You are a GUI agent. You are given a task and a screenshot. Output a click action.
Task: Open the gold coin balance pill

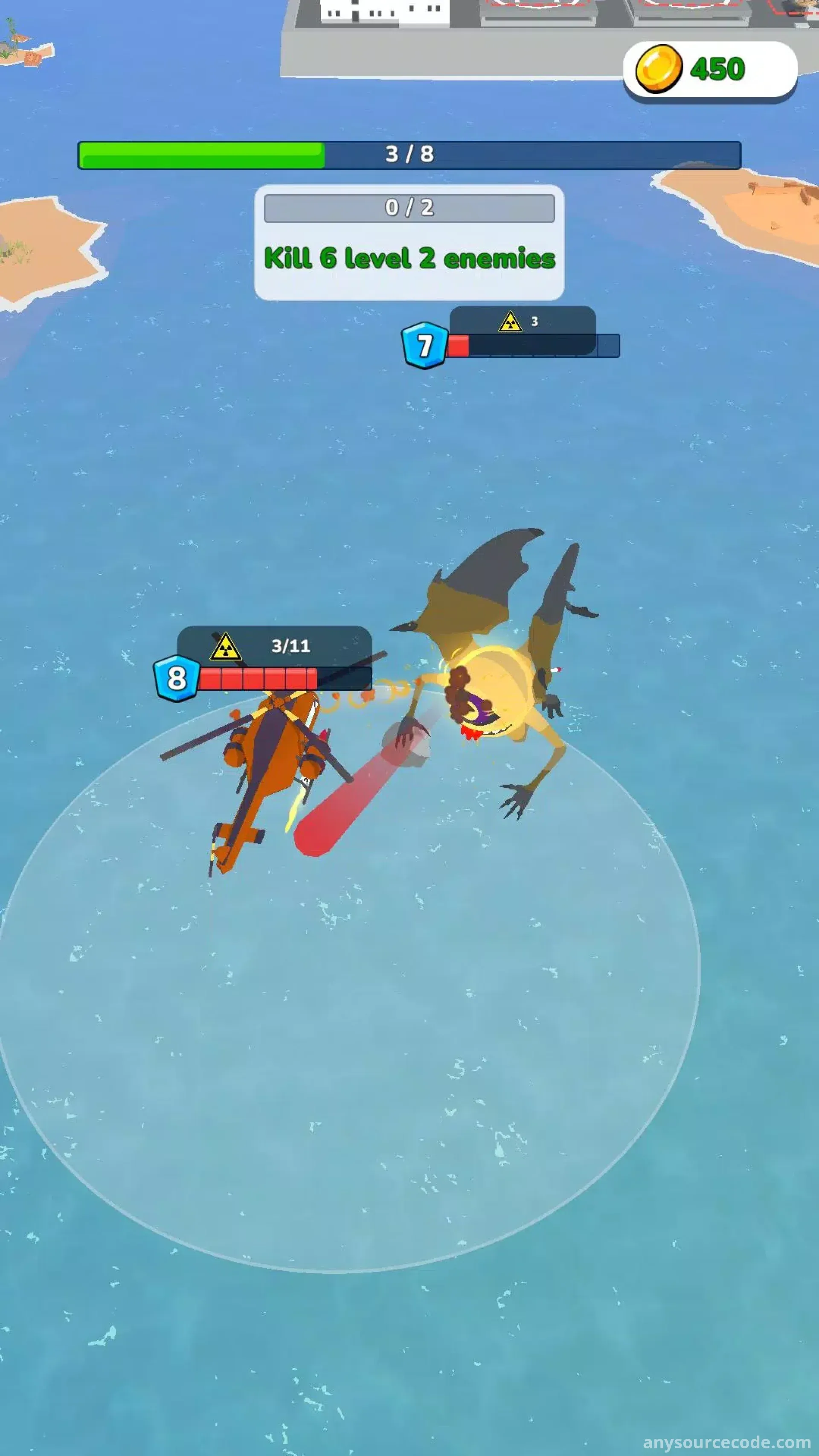click(709, 70)
